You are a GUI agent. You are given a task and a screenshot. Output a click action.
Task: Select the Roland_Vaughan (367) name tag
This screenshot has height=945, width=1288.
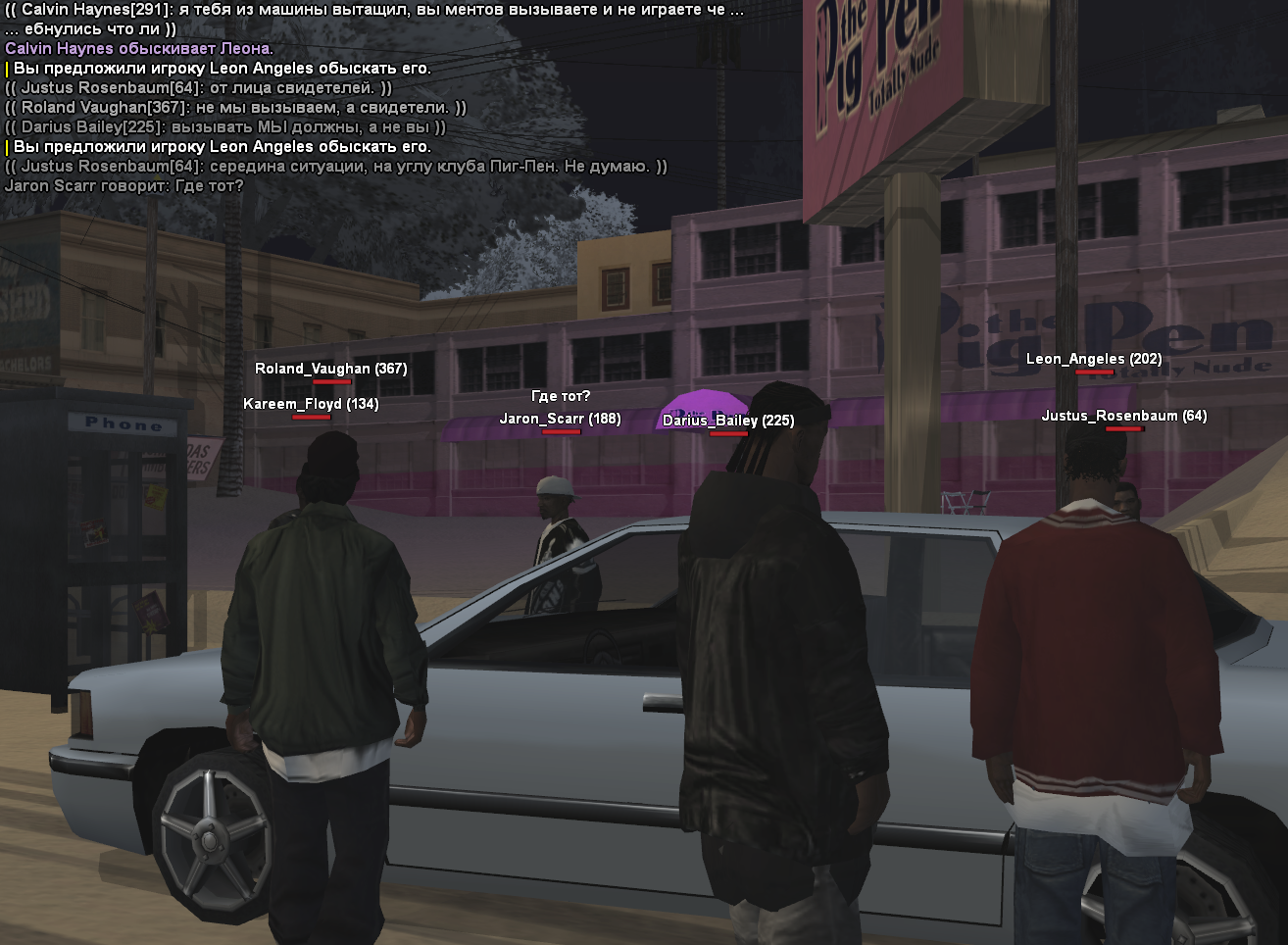point(330,369)
